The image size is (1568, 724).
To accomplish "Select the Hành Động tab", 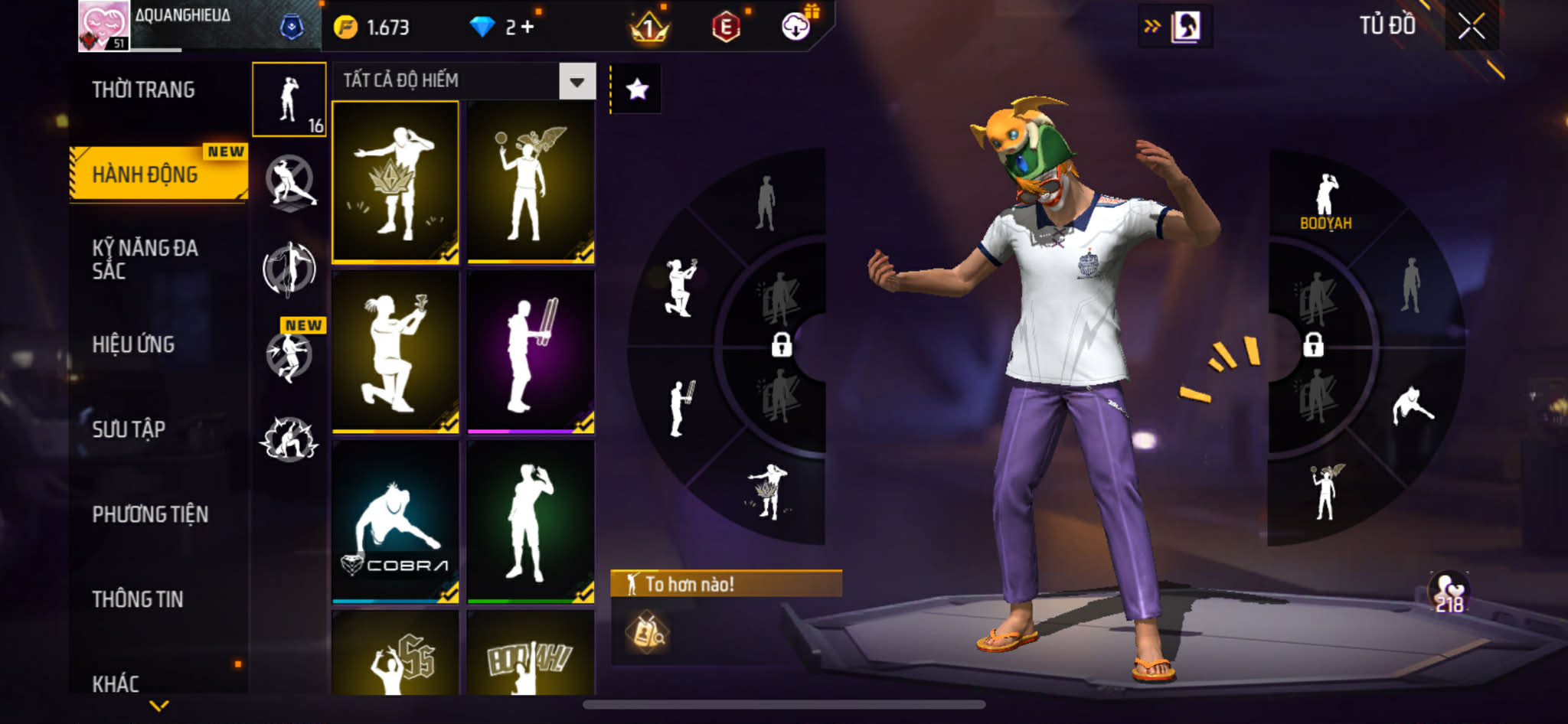I will (145, 174).
